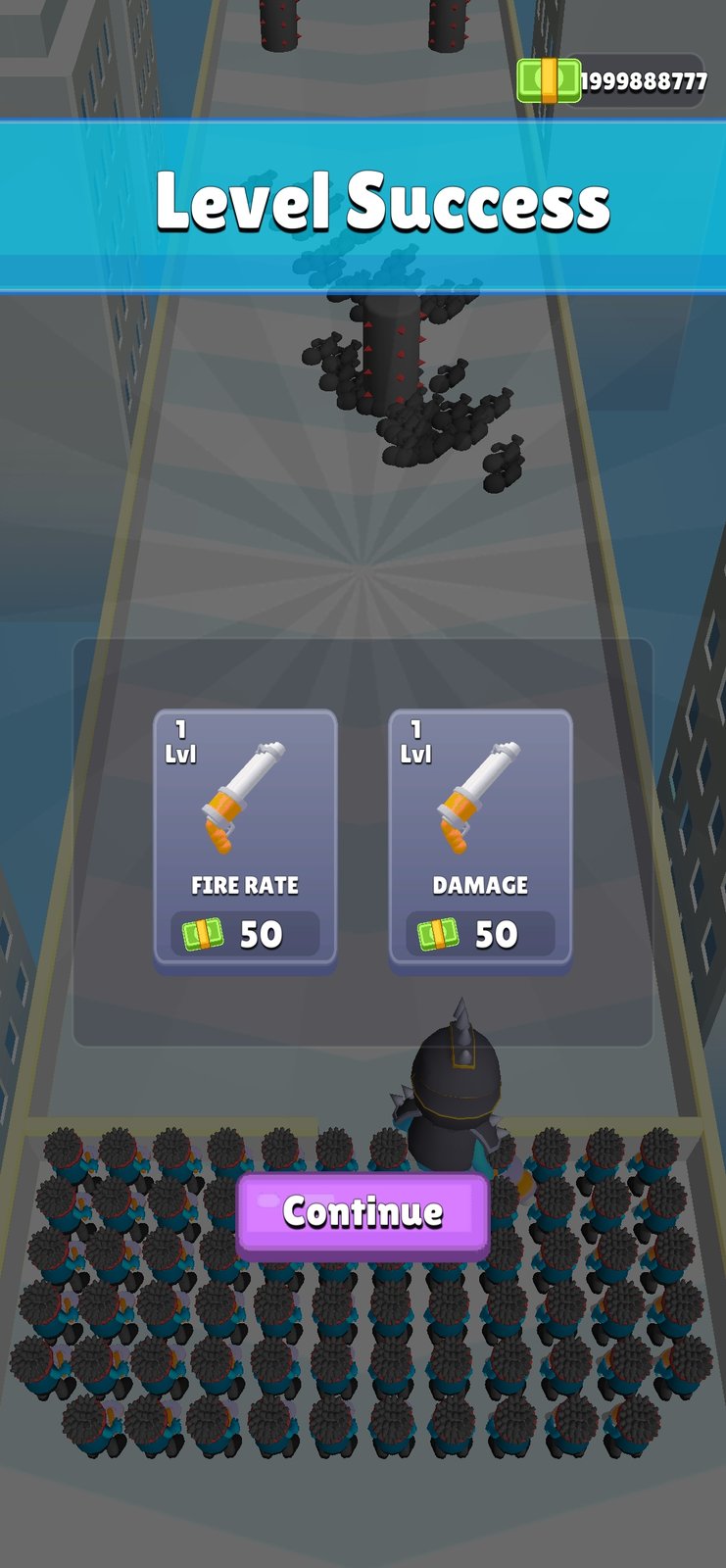Tap the purple Continue button
Screen dimensions: 726x1568
(x=363, y=1213)
